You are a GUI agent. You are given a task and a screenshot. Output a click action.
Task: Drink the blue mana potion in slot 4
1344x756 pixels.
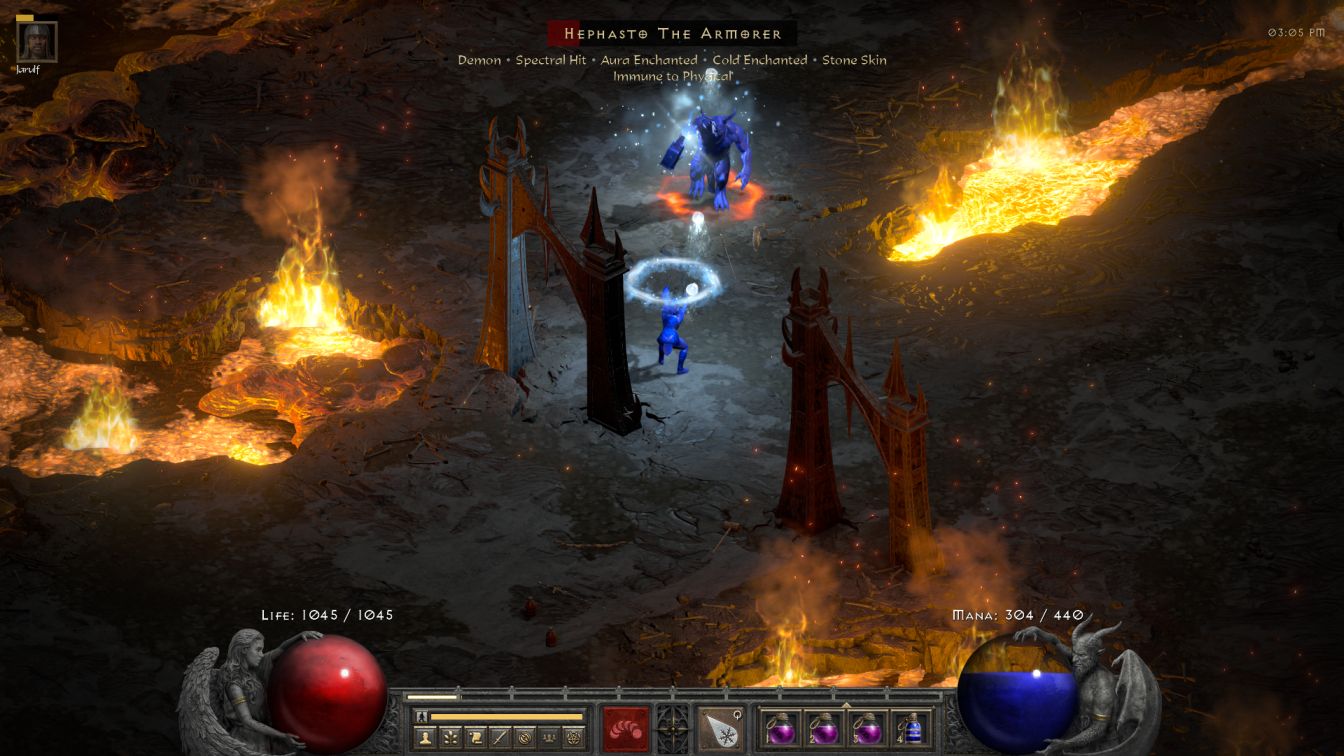pyautogui.click(x=911, y=728)
